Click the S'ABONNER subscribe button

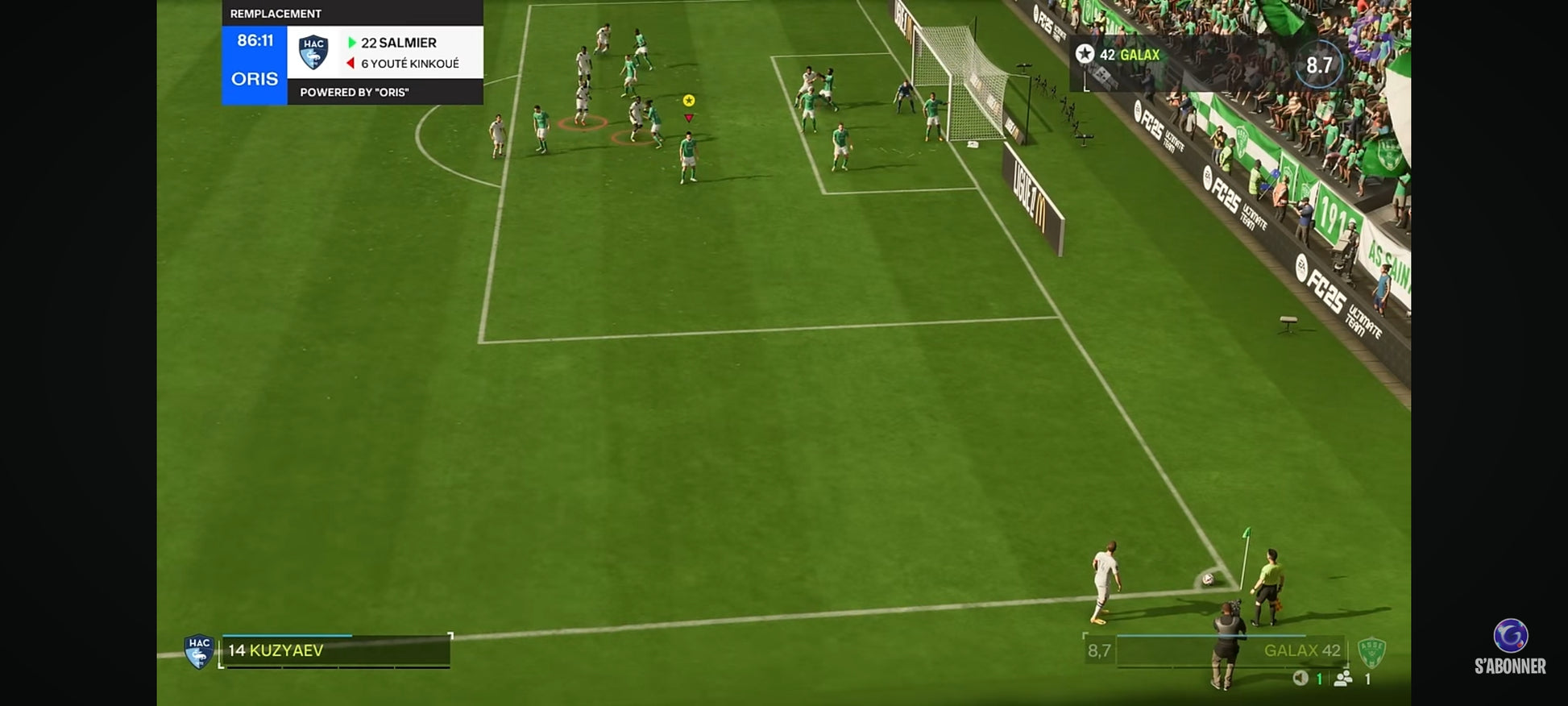(1510, 647)
